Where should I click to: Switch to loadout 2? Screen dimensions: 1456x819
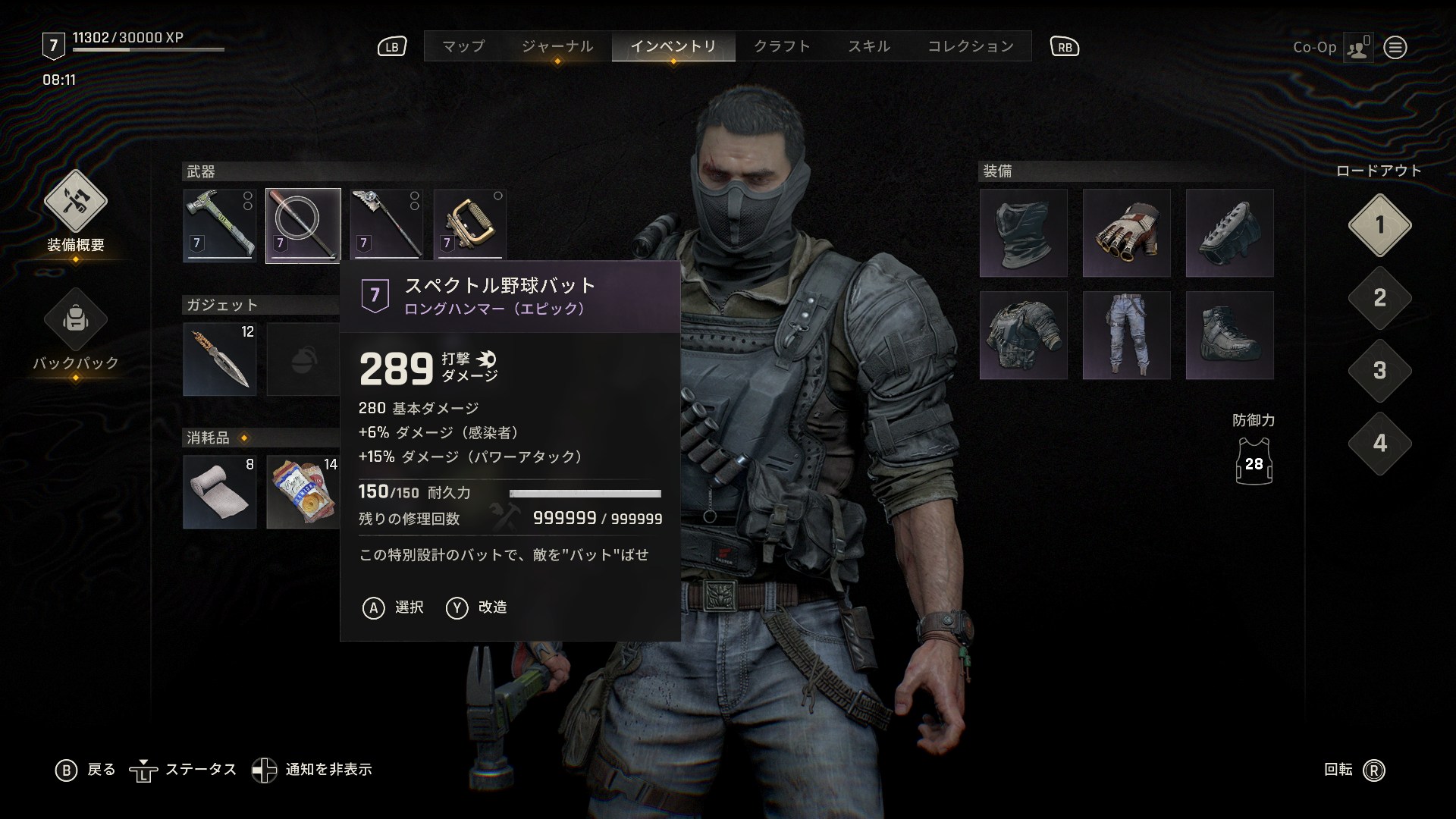(x=1379, y=298)
